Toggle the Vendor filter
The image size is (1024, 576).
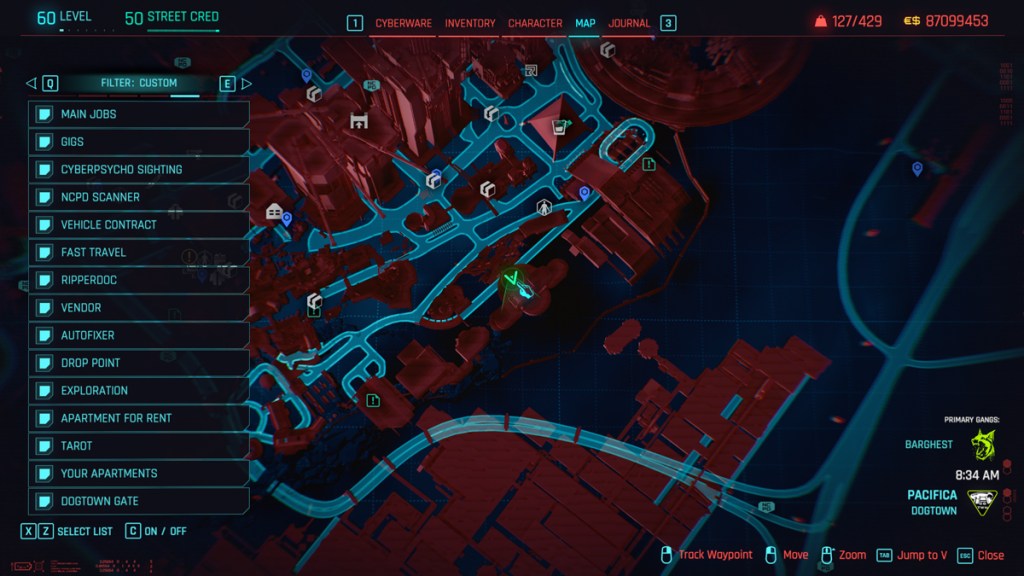click(139, 308)
